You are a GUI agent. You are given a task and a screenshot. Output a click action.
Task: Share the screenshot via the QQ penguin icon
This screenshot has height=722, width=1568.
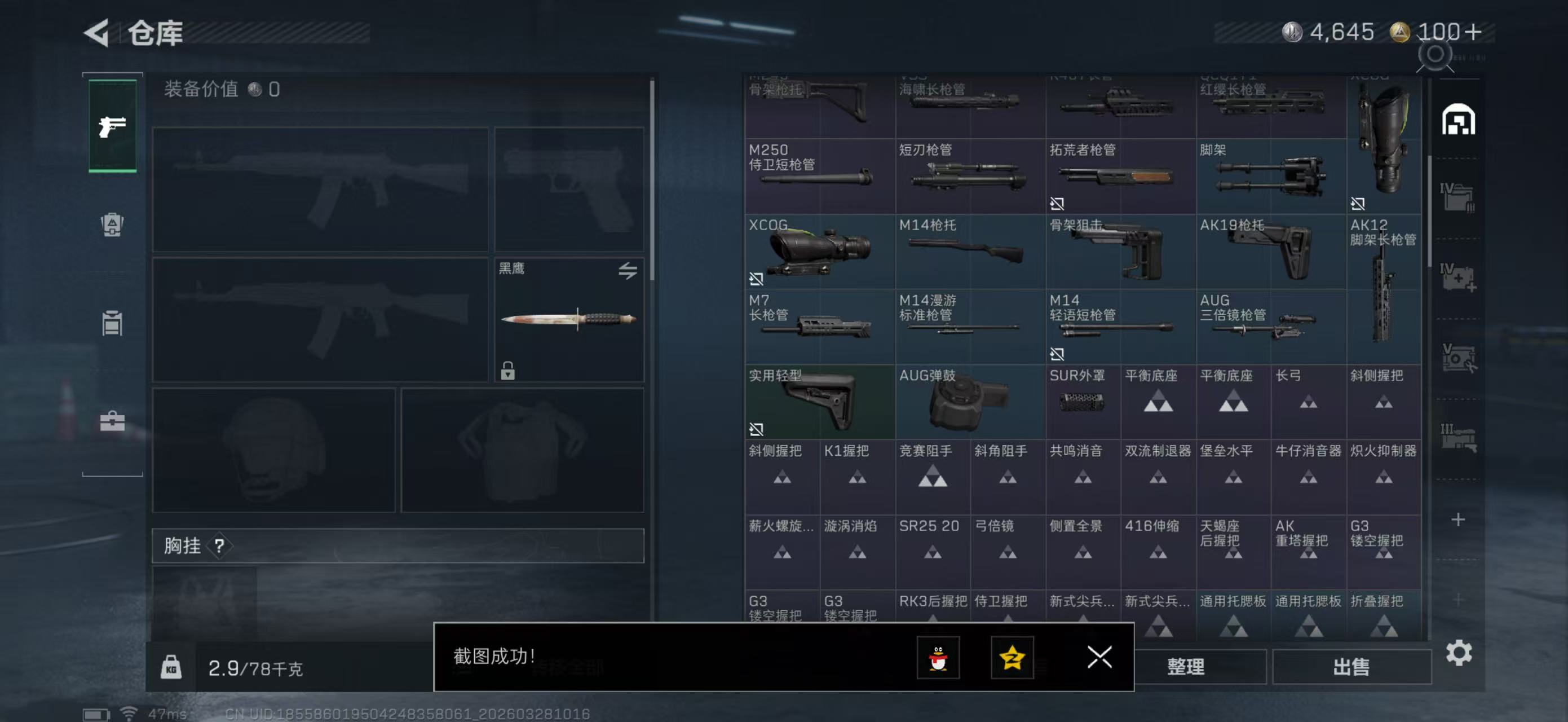[x=939, y=658]
